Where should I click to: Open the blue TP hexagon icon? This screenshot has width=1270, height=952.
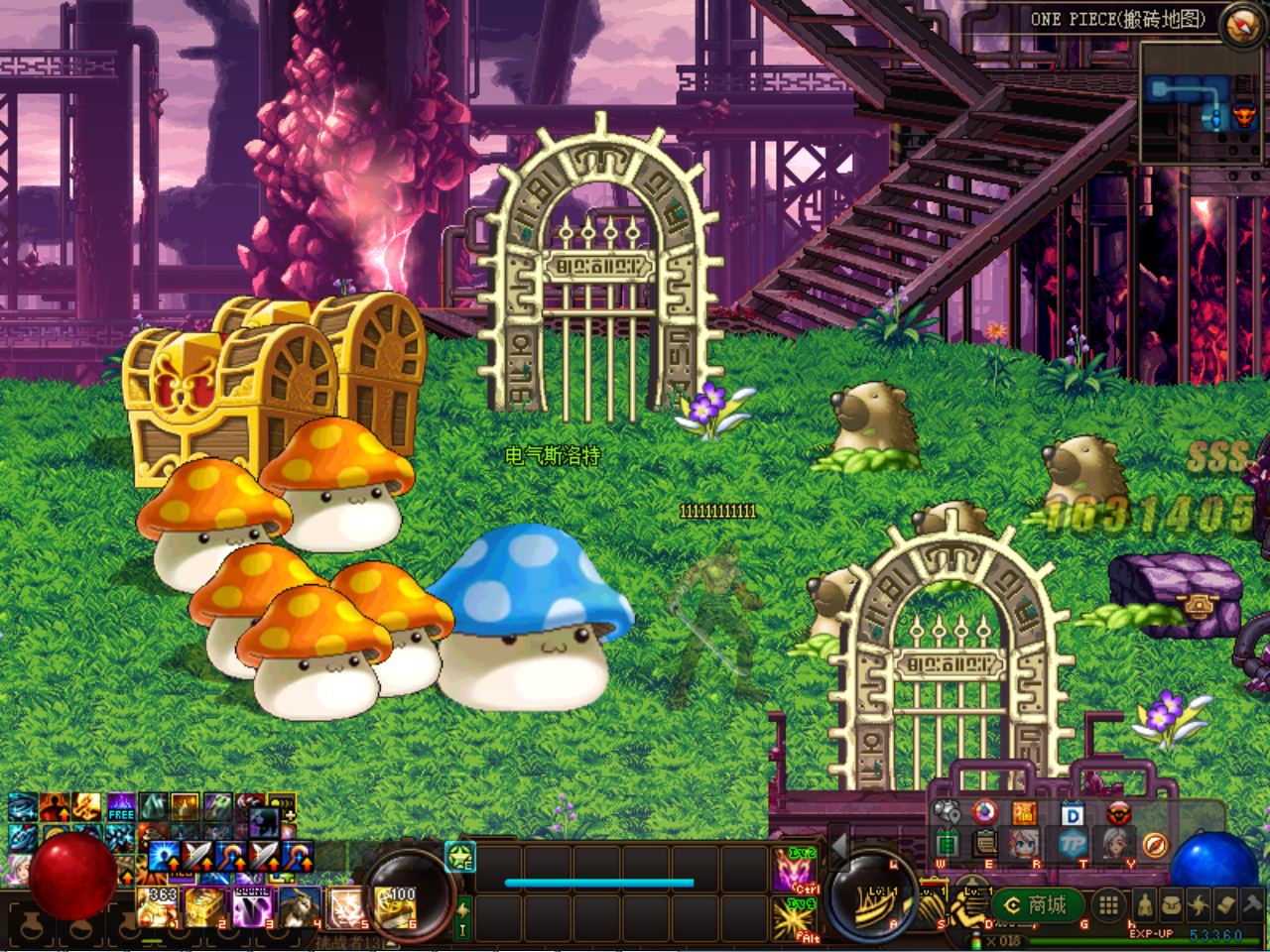pyautogui.click(x=1072, y=846)
